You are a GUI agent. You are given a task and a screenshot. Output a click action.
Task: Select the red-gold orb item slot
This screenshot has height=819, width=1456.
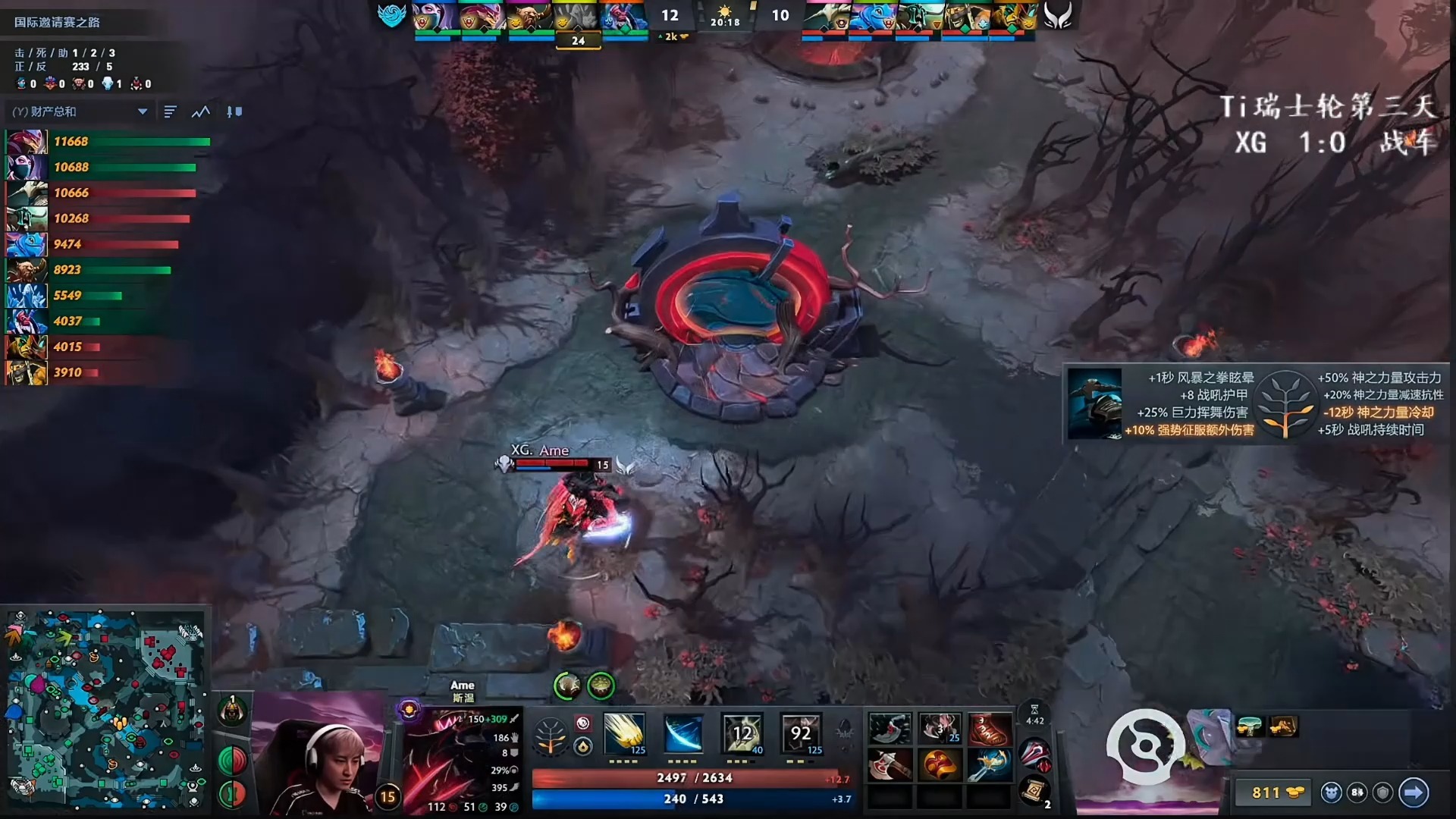939,765
